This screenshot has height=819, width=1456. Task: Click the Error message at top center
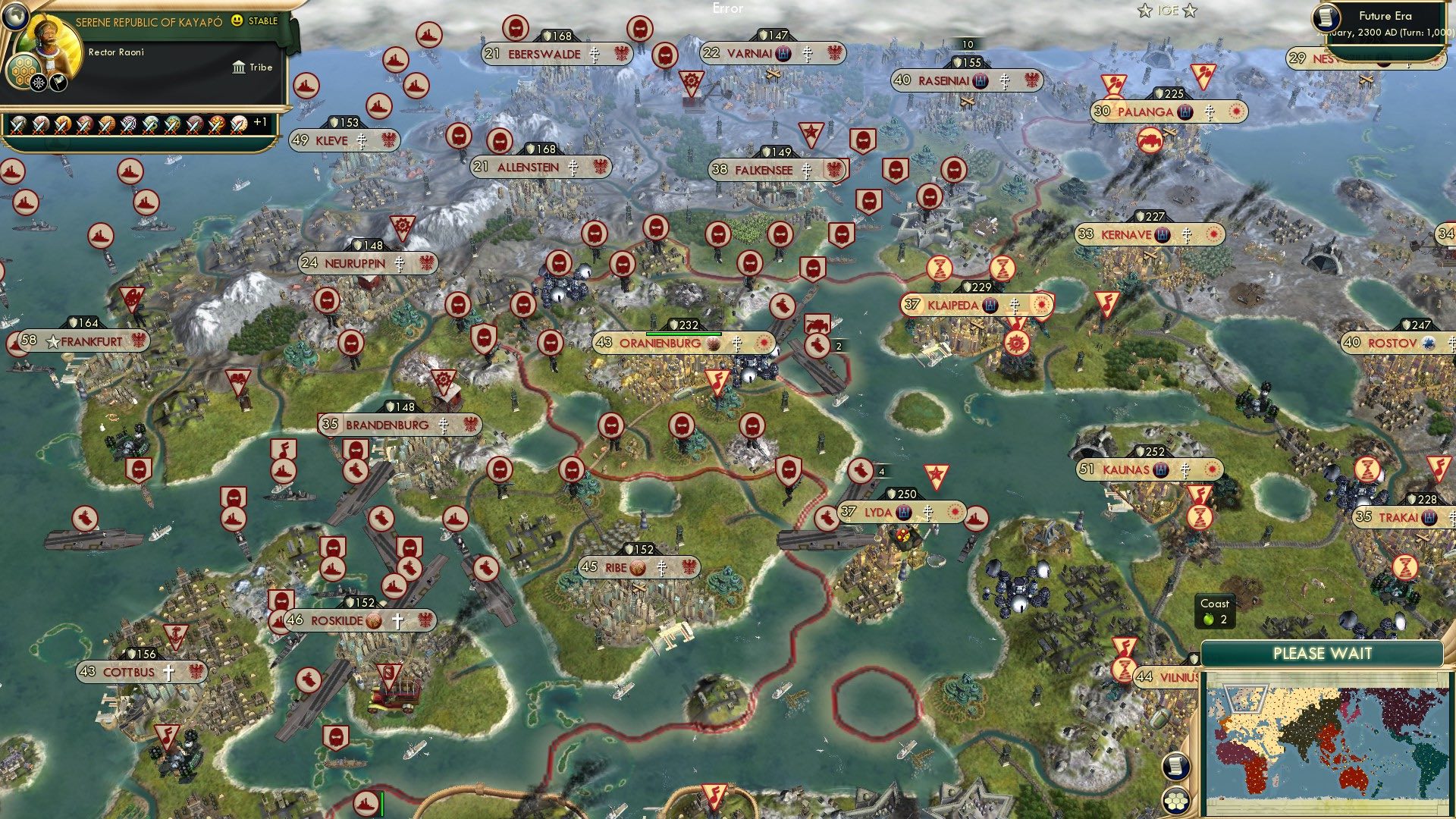729,8
